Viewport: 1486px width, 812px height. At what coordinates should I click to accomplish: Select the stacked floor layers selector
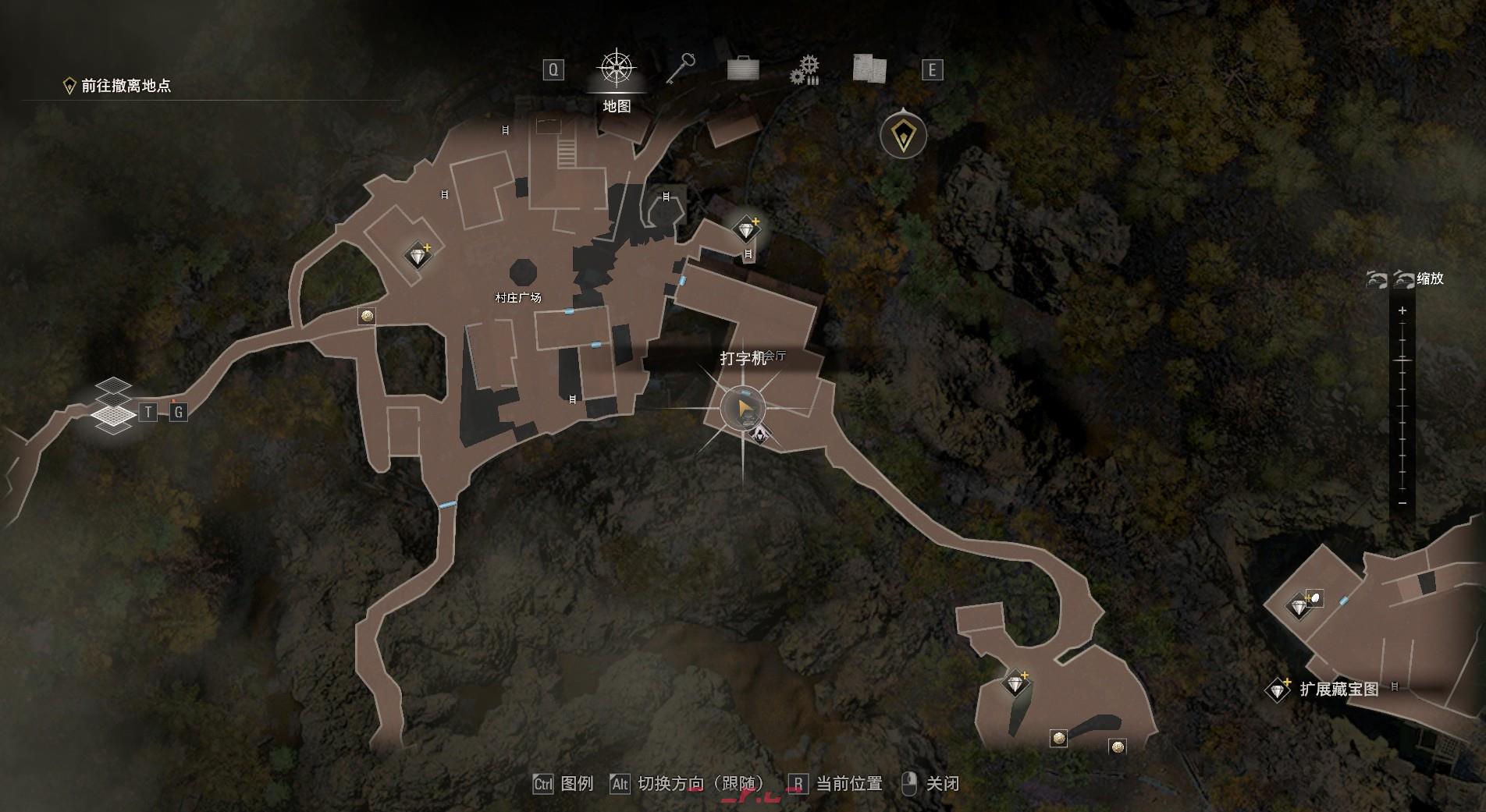(x=114, y=405)
